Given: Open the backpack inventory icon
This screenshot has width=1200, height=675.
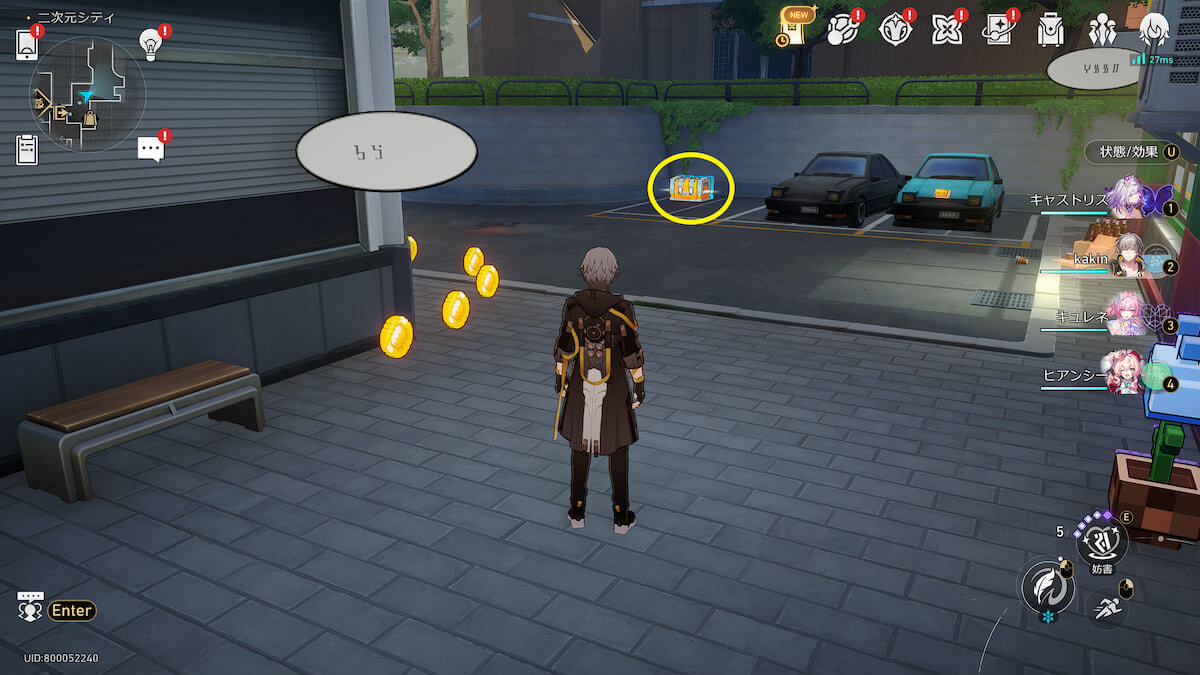Looking at the screenshot, I should tap(1050, 30).
